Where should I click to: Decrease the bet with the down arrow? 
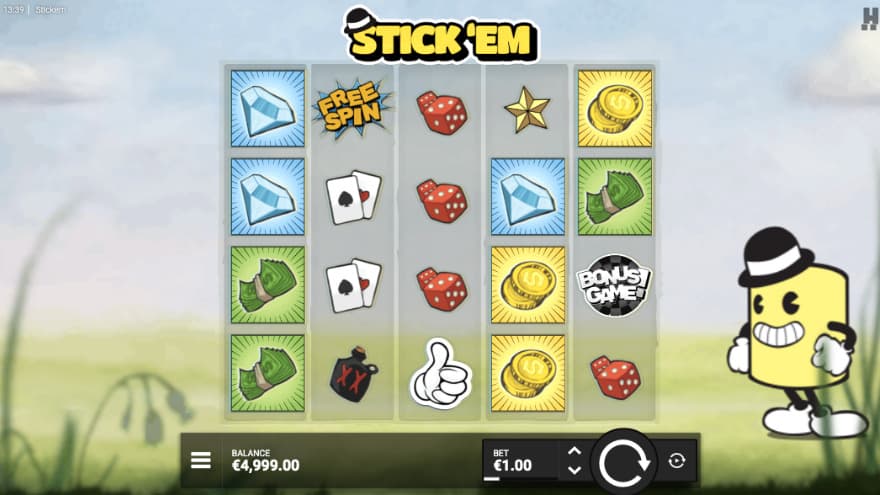574,469
